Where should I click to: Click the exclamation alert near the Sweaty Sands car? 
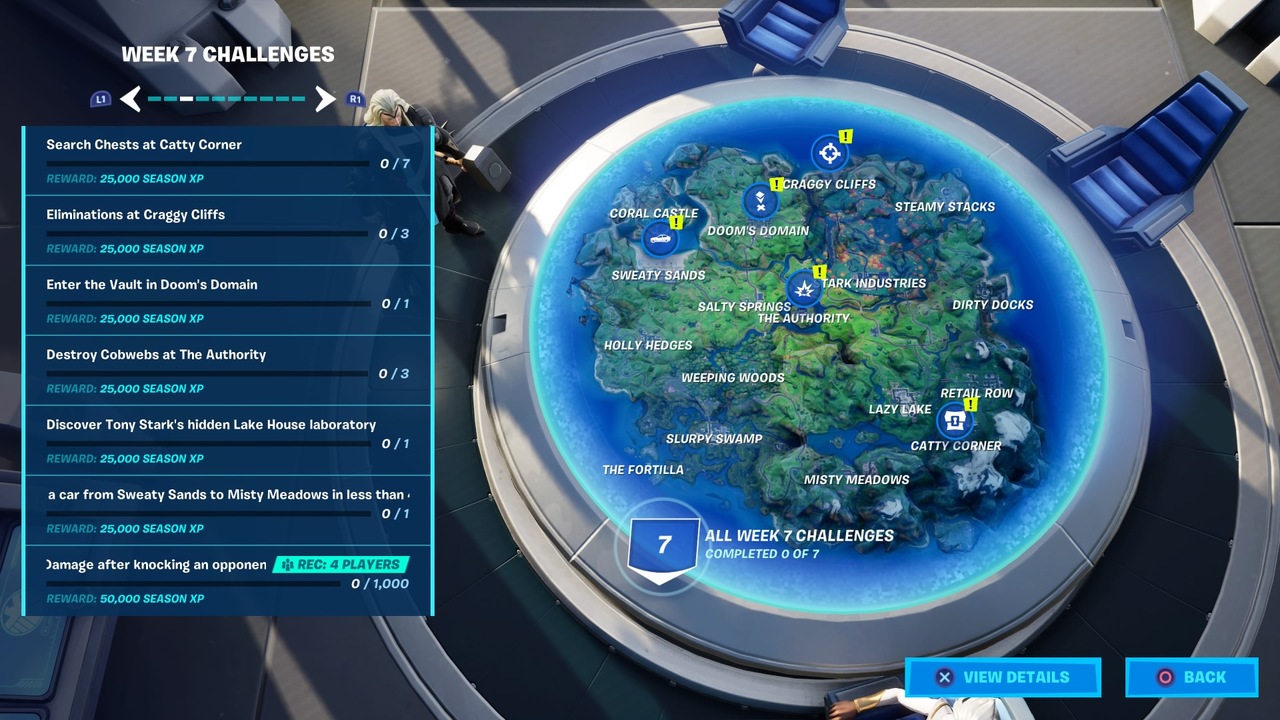pyautogui.click(x=678, y=222)
